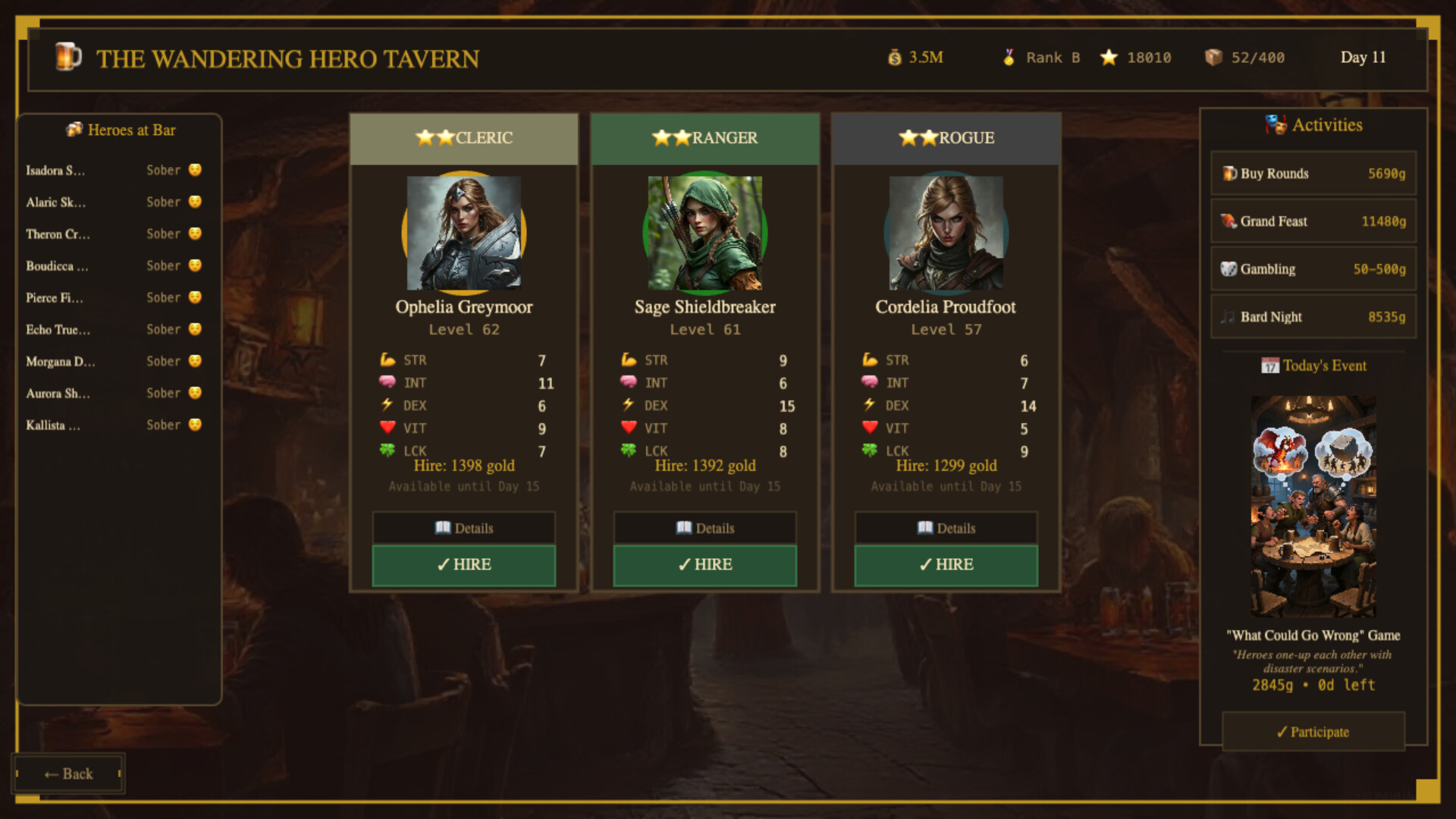Click the music note icon for Bard Night
This screenshot has width=1456, height=819.
1230,317
